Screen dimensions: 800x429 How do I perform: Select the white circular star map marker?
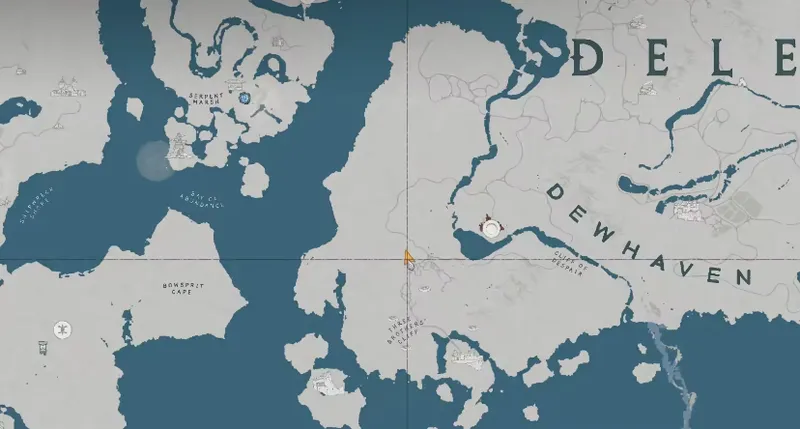coord(62,328)
